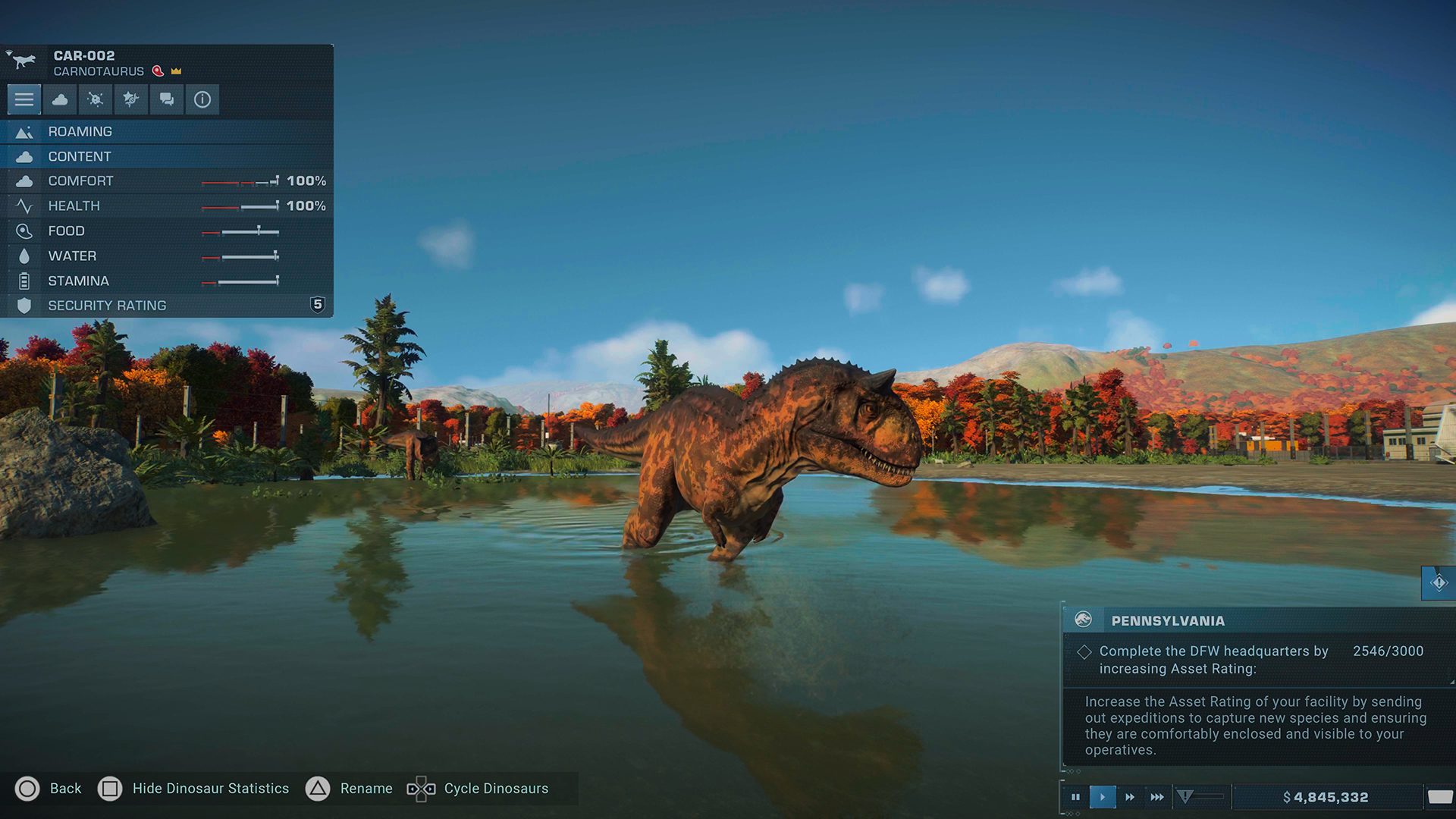Open the social interactions chat icon
This screenshot has height=819, width=1456.
tap(166, 99)
